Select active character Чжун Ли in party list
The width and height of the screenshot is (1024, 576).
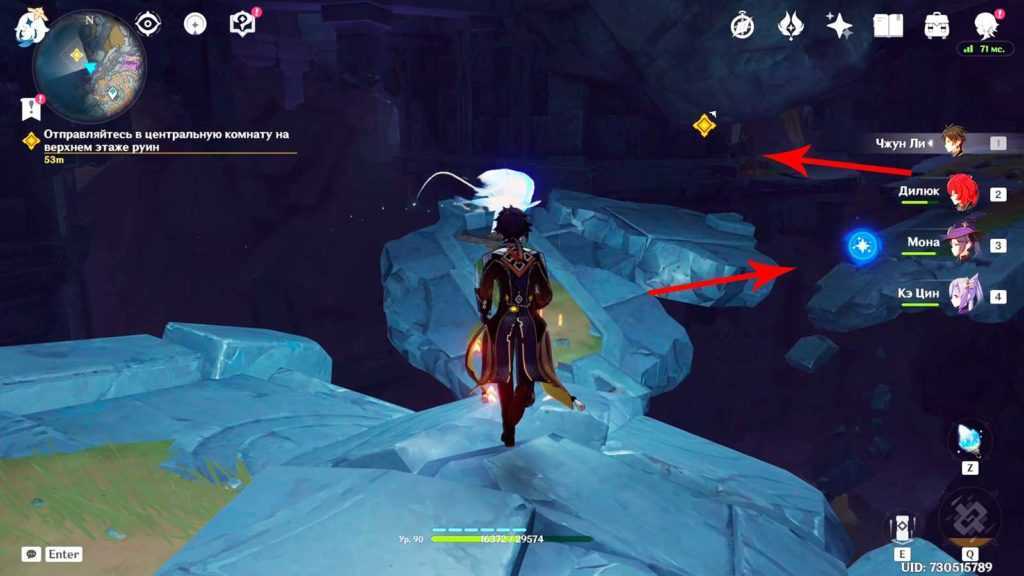[x=952, y=142]
